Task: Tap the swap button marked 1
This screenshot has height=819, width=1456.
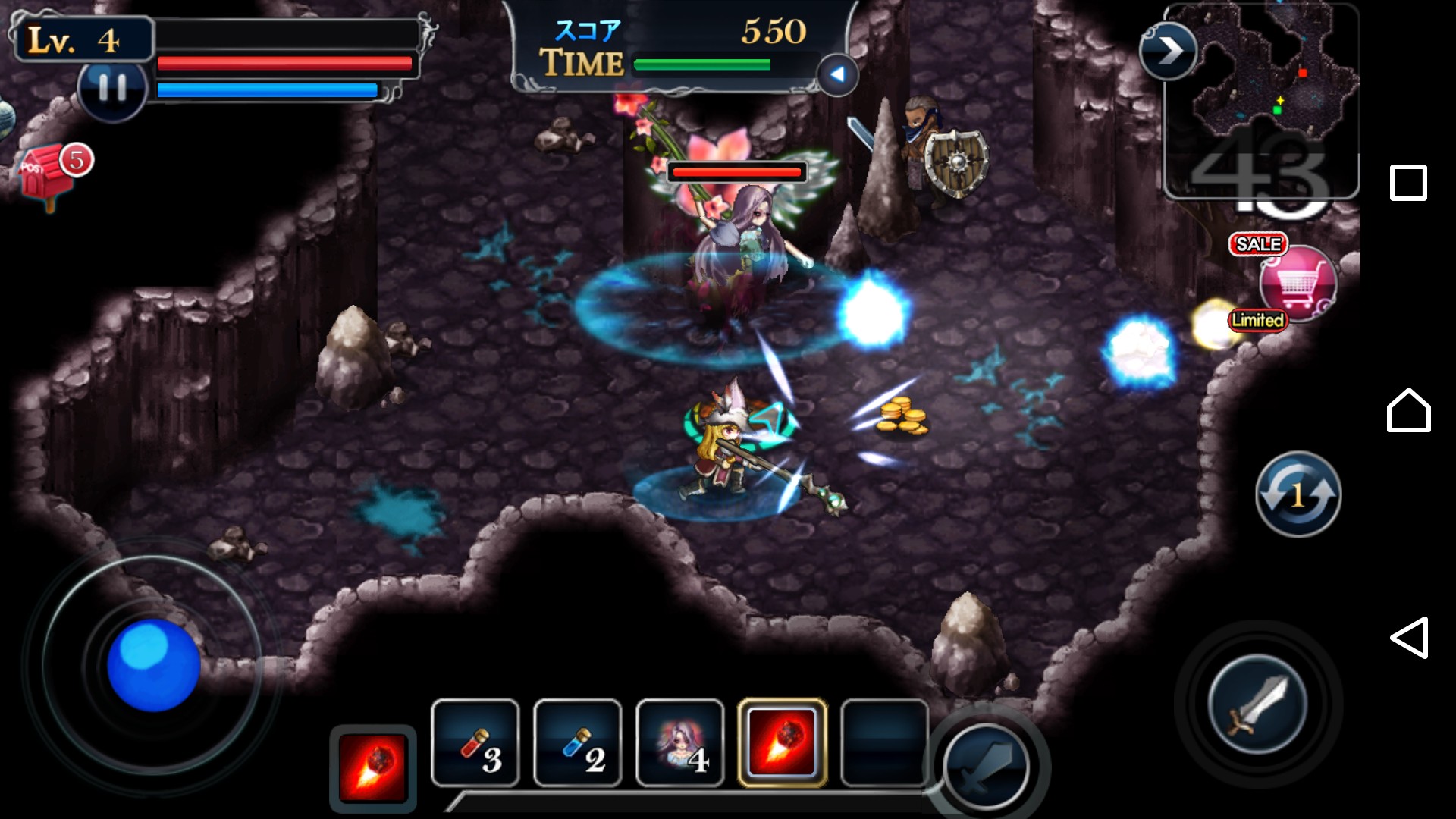Action: coord(1298,494)
